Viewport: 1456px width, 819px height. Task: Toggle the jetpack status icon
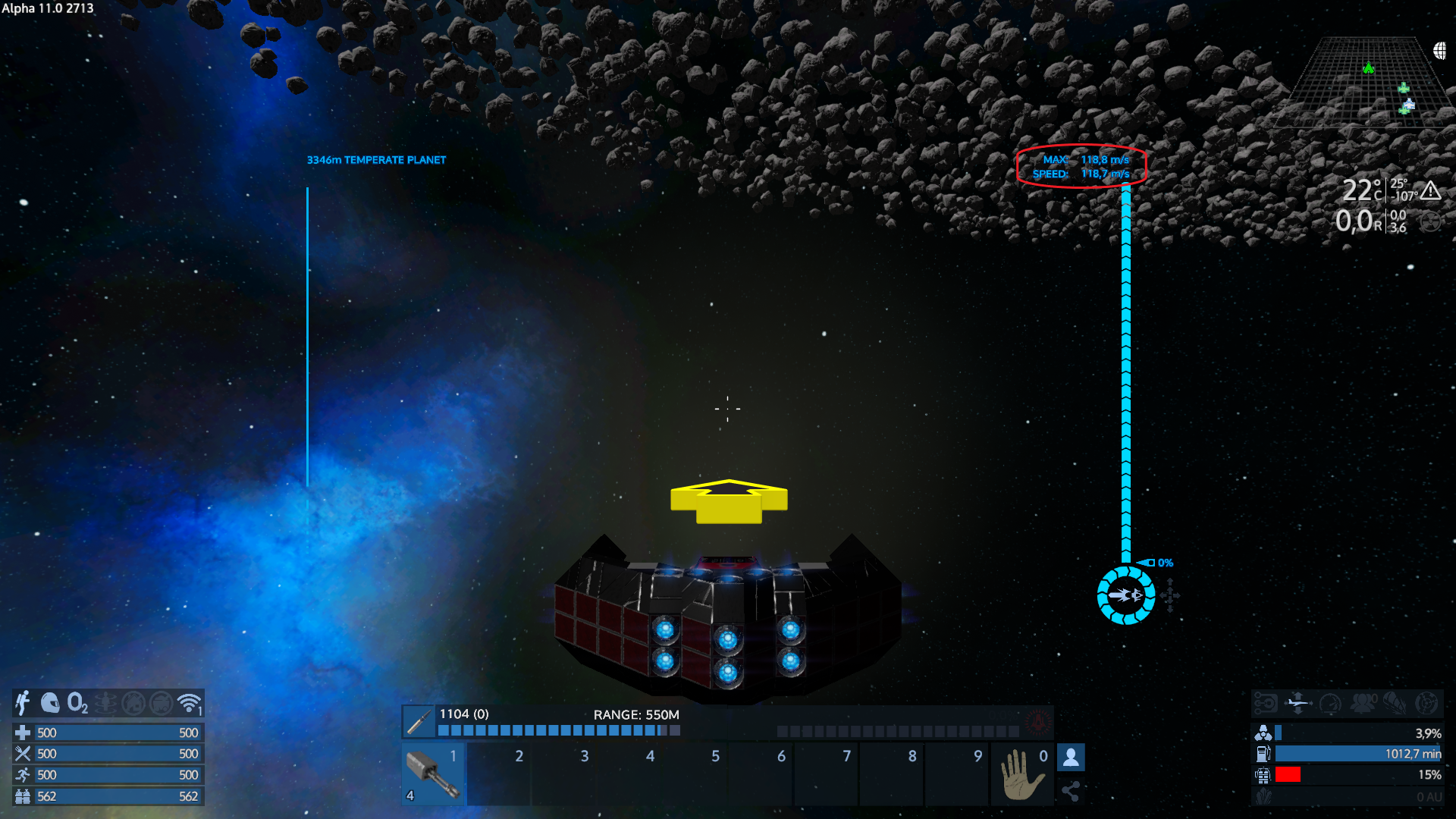coord(23,703)
